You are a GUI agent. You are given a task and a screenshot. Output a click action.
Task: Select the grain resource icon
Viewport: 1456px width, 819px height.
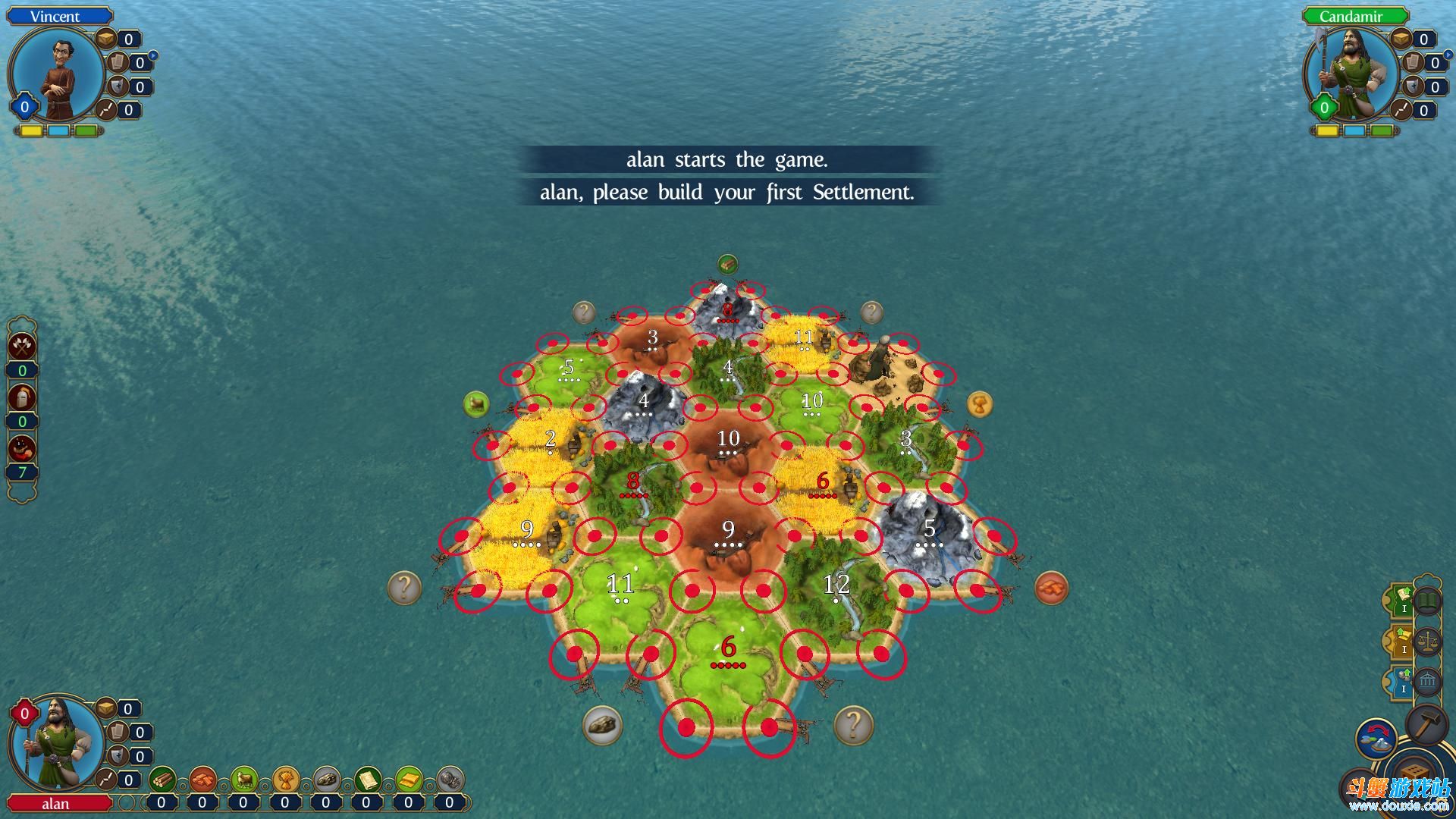[x=285, y=779]
